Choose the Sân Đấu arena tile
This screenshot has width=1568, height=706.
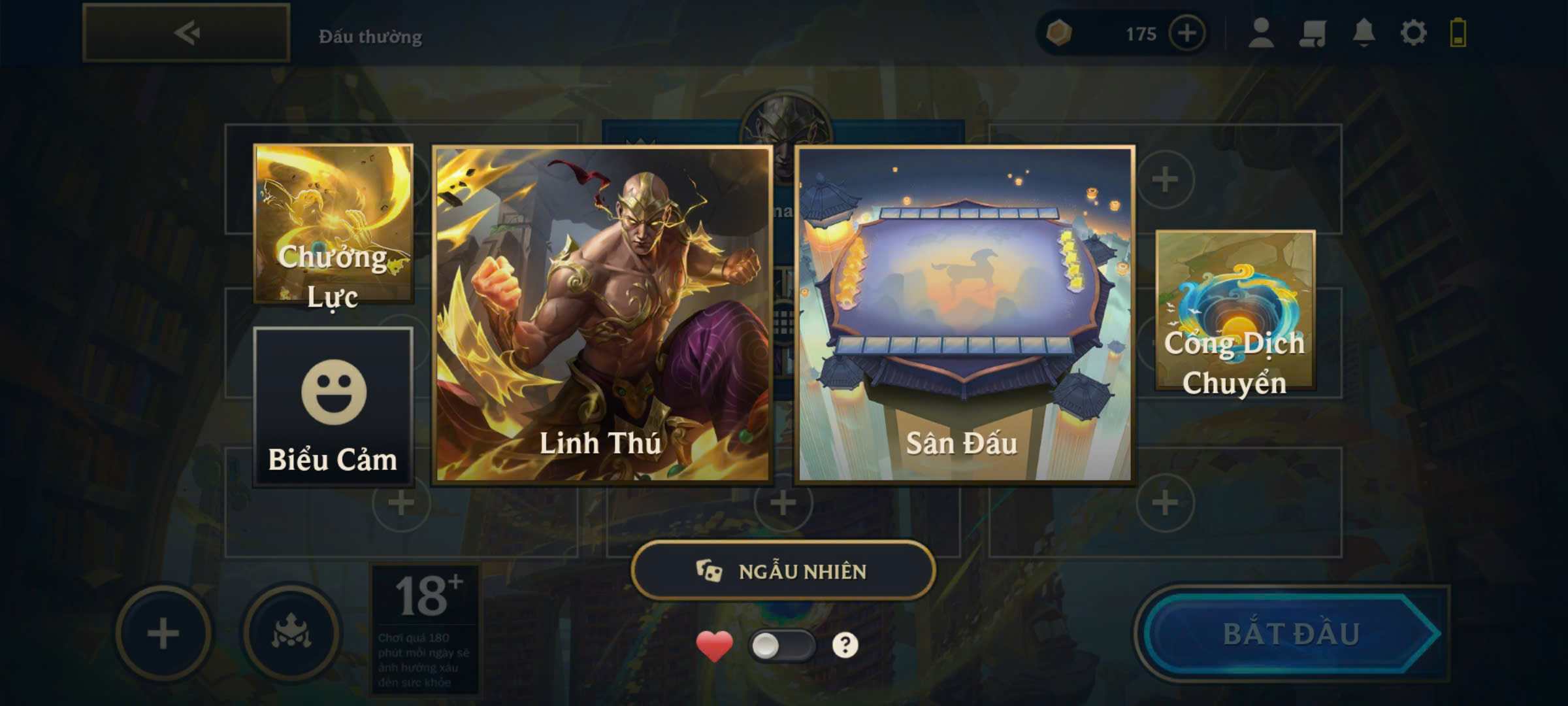[x=964, y=314]
